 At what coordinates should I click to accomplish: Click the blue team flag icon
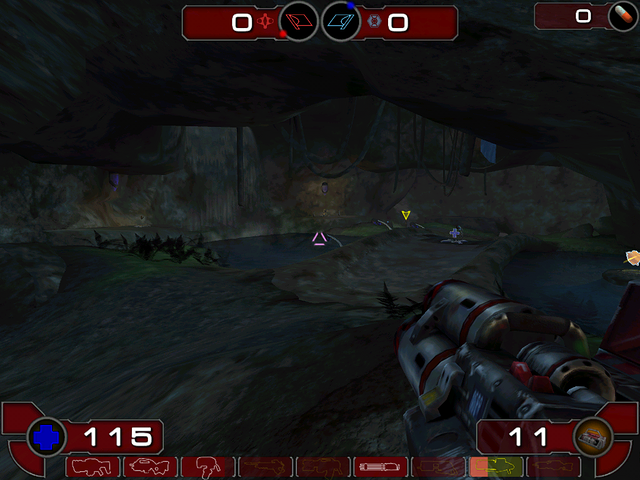coord(341,21)
